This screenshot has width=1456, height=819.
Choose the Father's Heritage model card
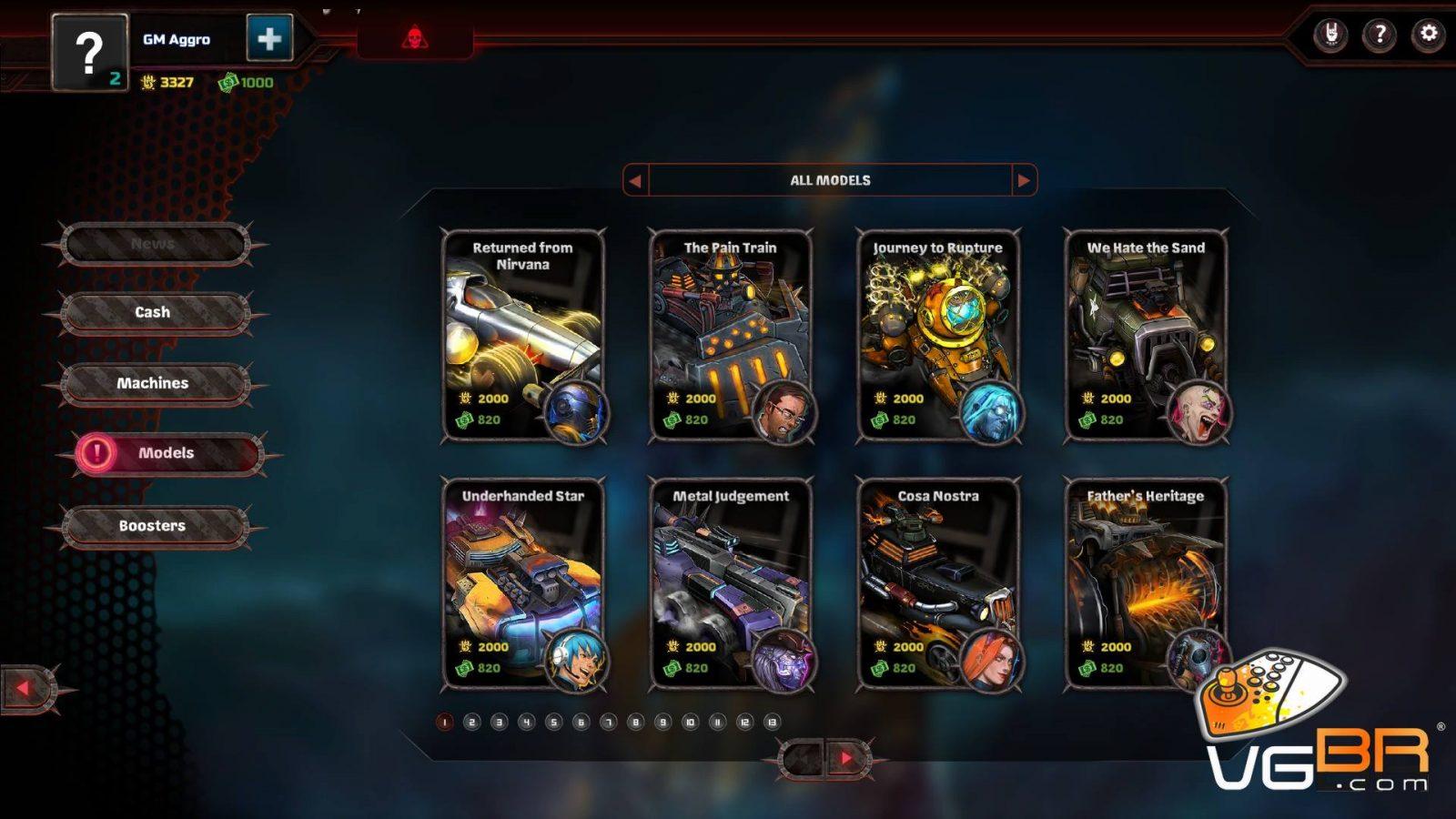1145,583
